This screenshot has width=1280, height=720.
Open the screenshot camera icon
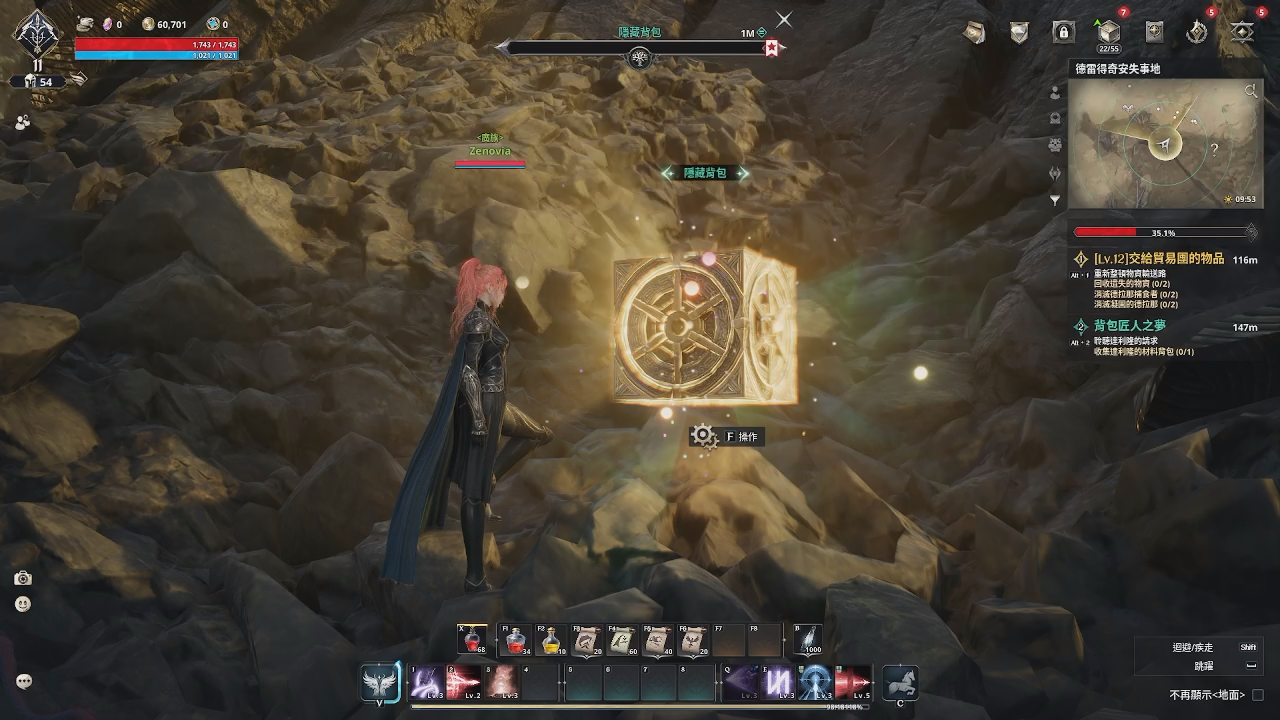click(x=23, y=578)
